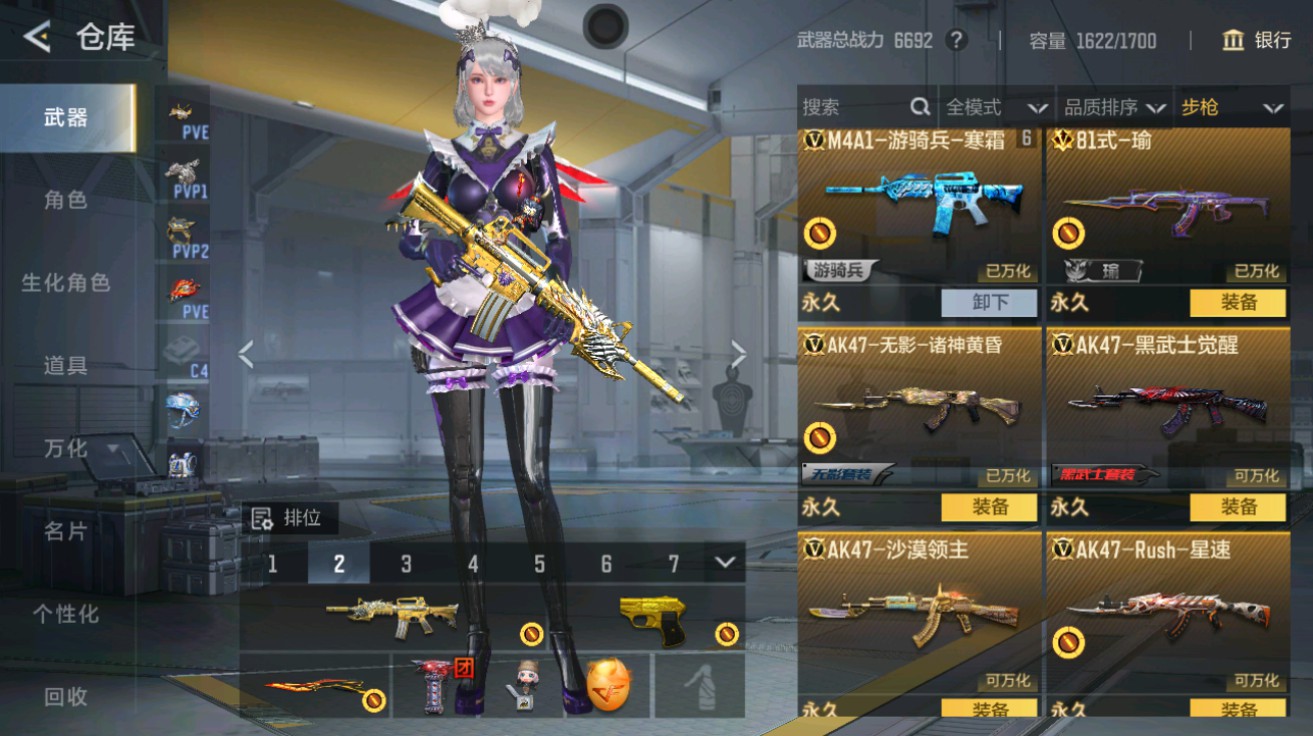Screen dimensions: 1313x736
Task: Open the 全模式 mode filter dropdown
Action: point(992,107)
